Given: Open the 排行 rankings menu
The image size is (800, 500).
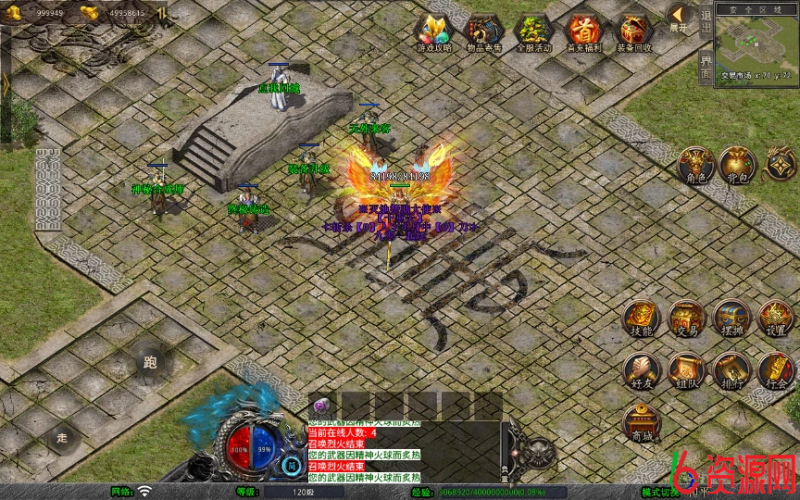Looking at the screenshot, I should click(x=732, y=370).
